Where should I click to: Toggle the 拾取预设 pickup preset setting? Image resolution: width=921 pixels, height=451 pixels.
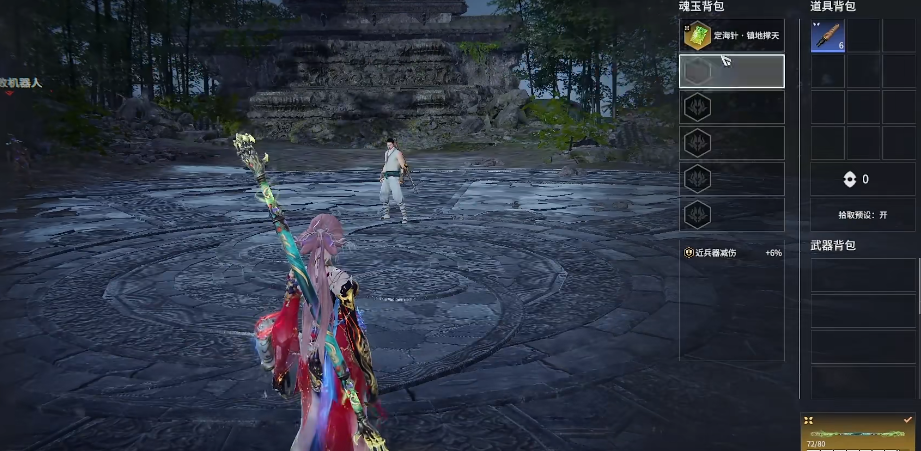click(x=863, y=215)
